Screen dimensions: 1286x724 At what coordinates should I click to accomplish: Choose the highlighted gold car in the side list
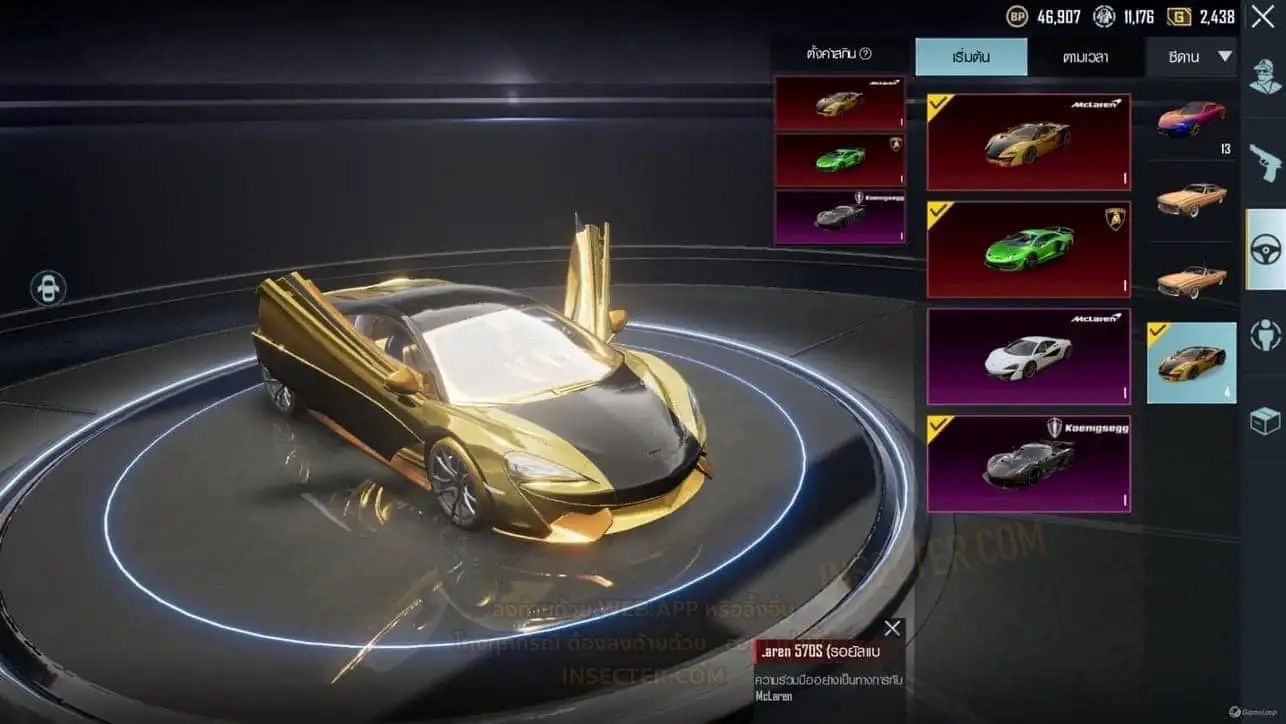point(1191,362)
